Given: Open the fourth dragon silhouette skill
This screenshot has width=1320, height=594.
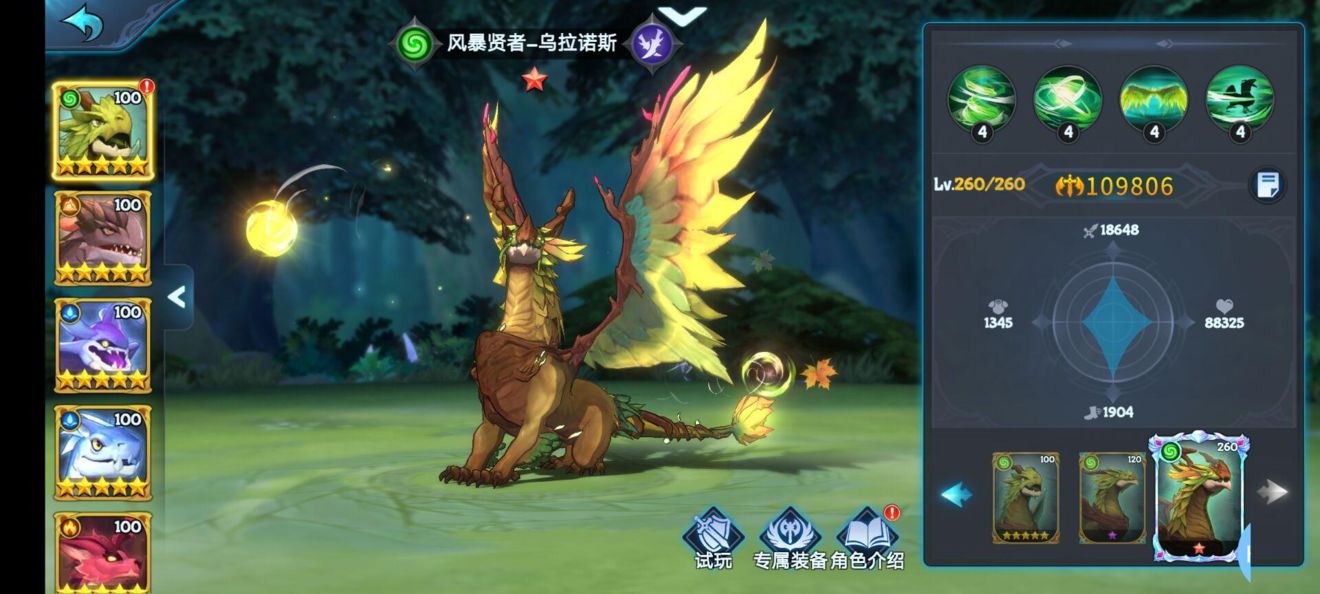Looking at the screenshot, I should point(1240,100).
